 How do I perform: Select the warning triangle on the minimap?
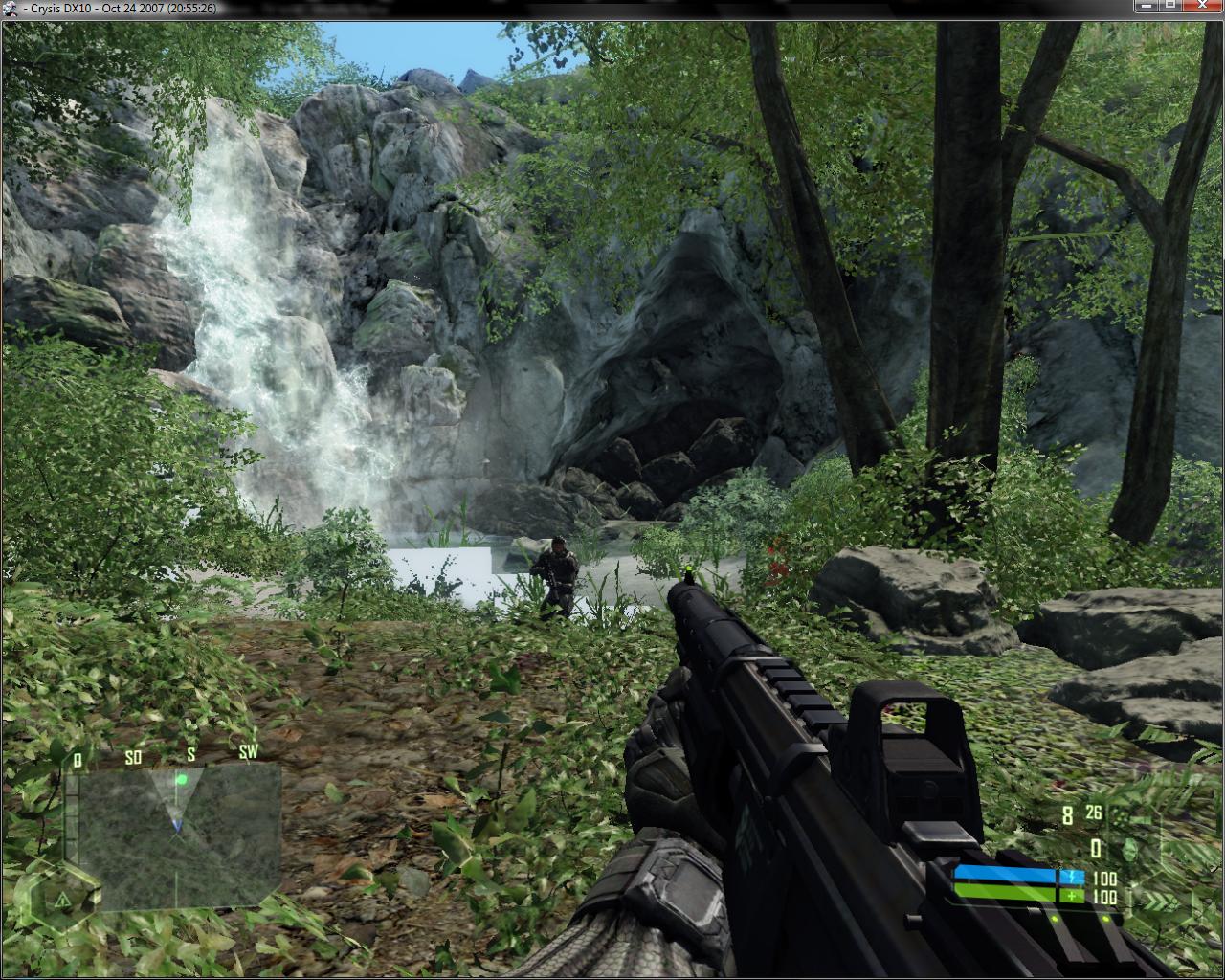63,901
